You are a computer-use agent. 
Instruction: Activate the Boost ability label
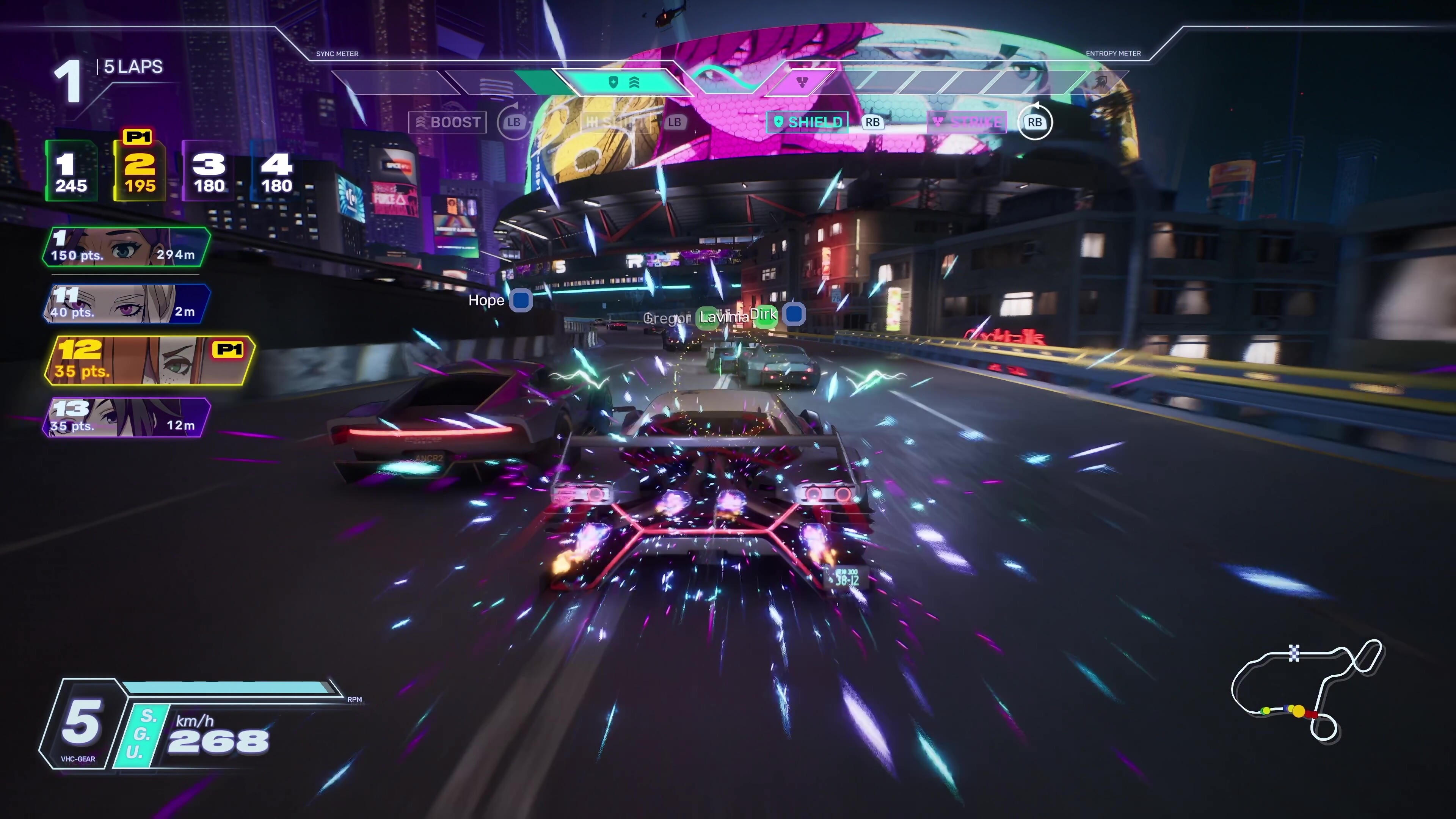(448, 122)
